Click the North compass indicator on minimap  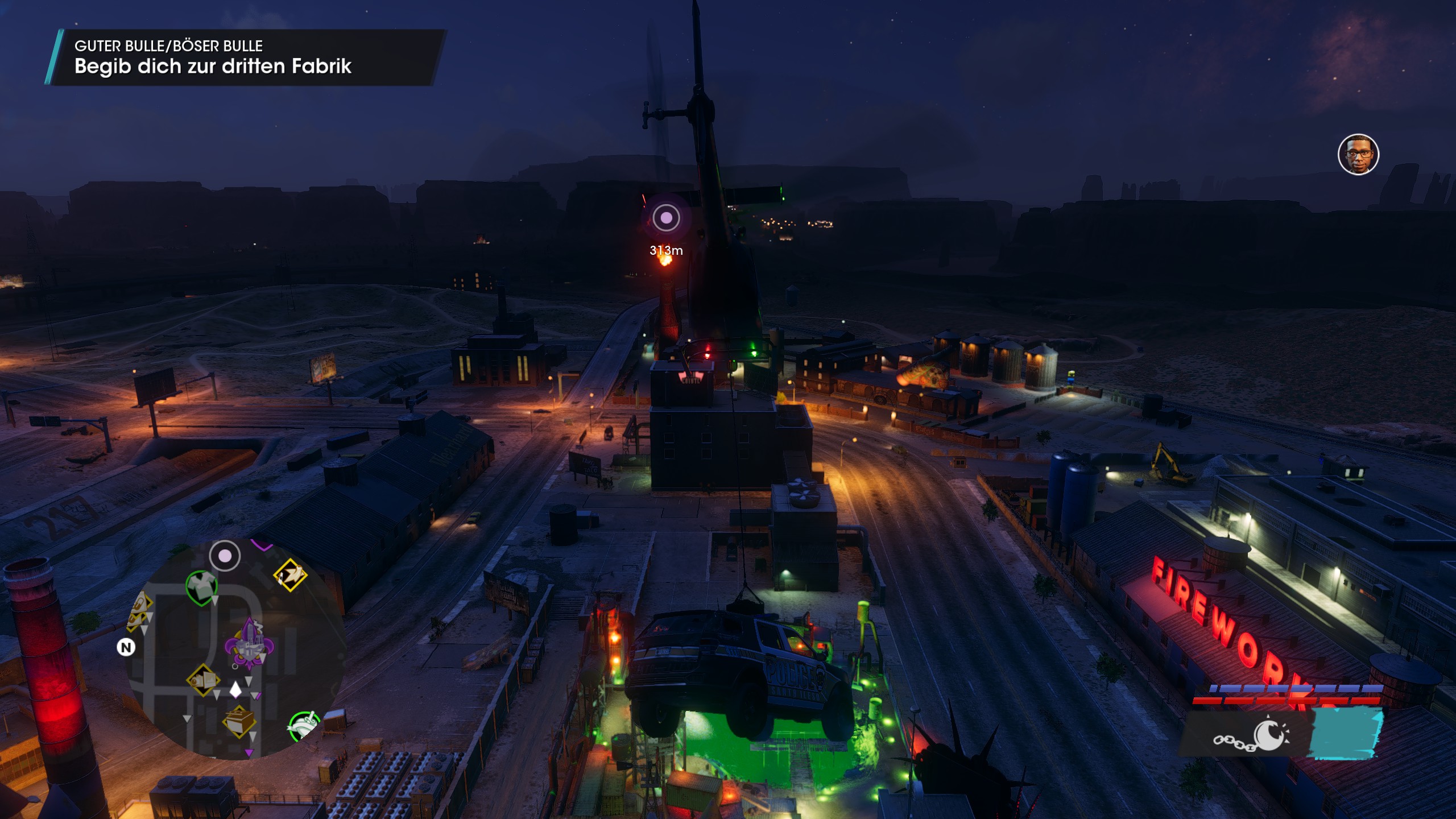point(126,647)
